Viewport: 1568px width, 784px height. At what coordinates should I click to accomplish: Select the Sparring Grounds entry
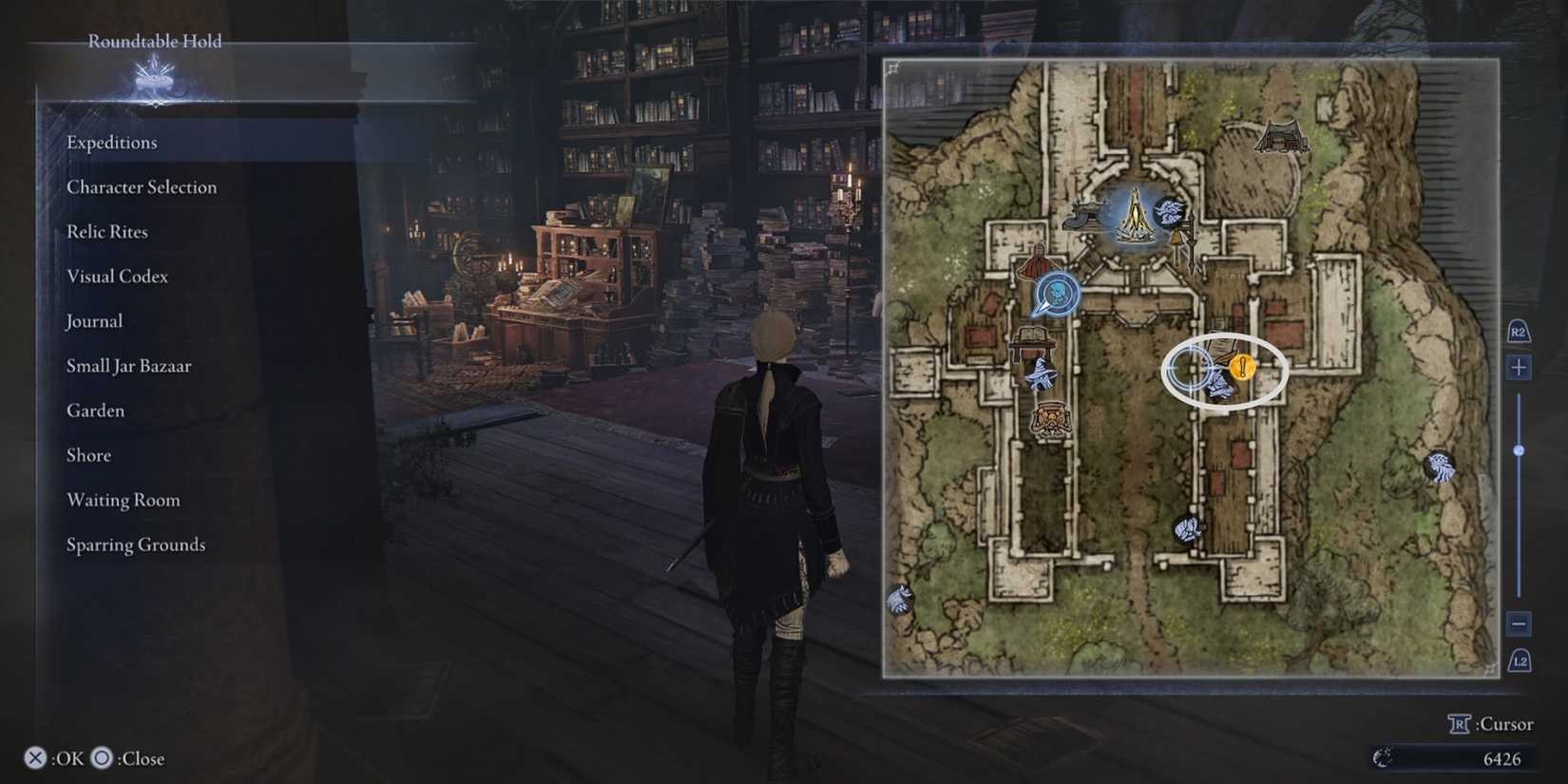tap(136, 544)
